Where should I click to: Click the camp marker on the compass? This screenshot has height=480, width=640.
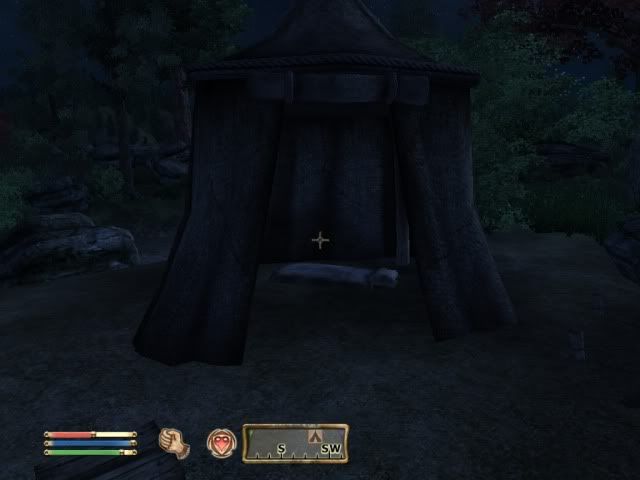coord(316,437)
